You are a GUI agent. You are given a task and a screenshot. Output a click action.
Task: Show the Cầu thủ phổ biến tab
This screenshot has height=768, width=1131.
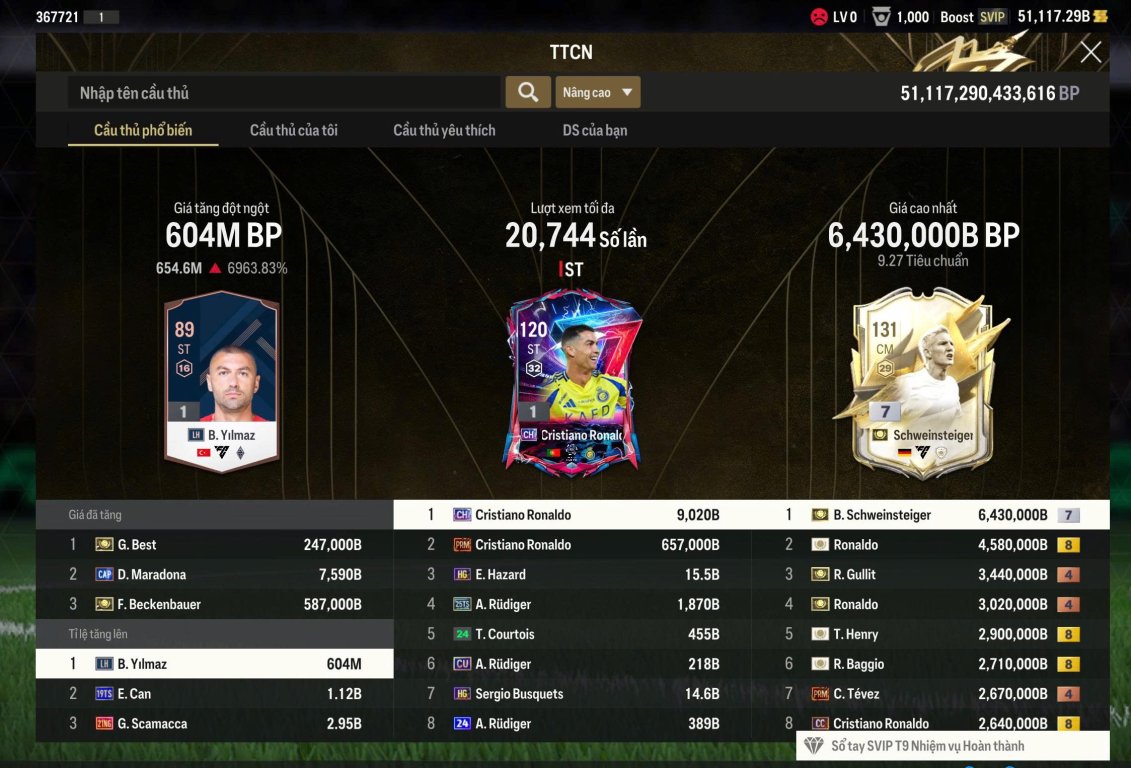coord(143,130)
